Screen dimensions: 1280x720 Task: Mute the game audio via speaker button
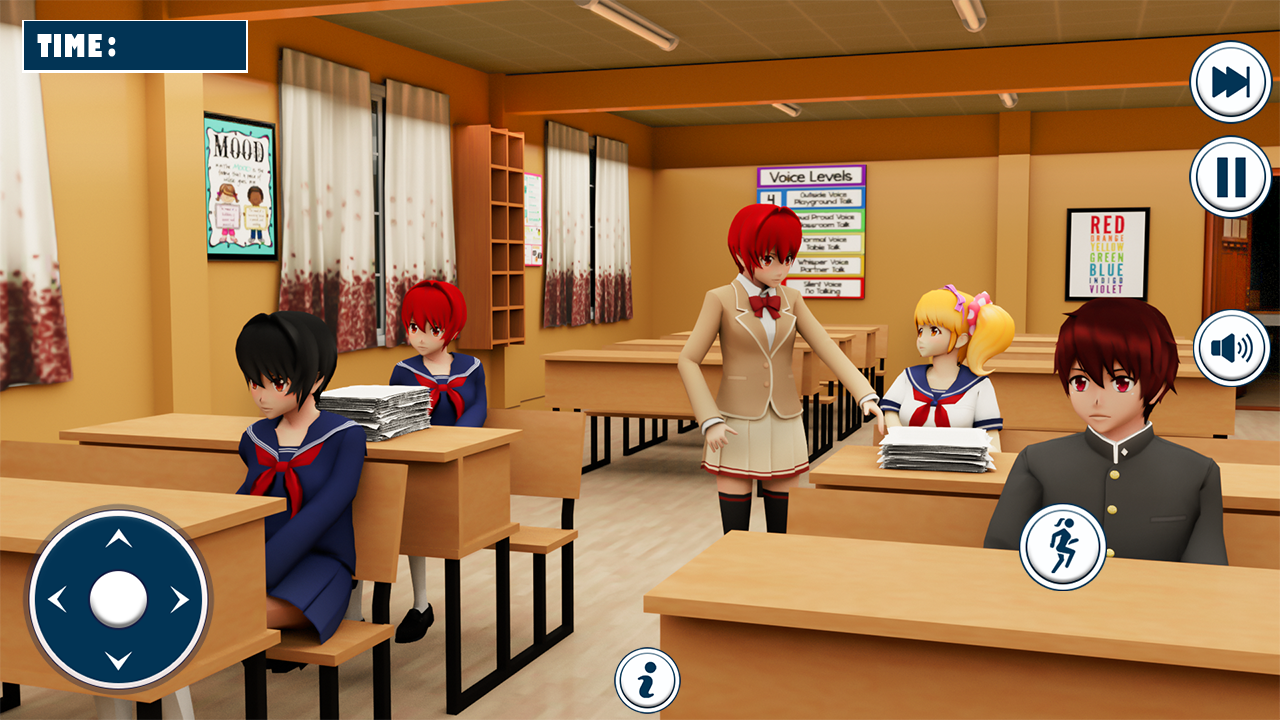click(1230, 345)
